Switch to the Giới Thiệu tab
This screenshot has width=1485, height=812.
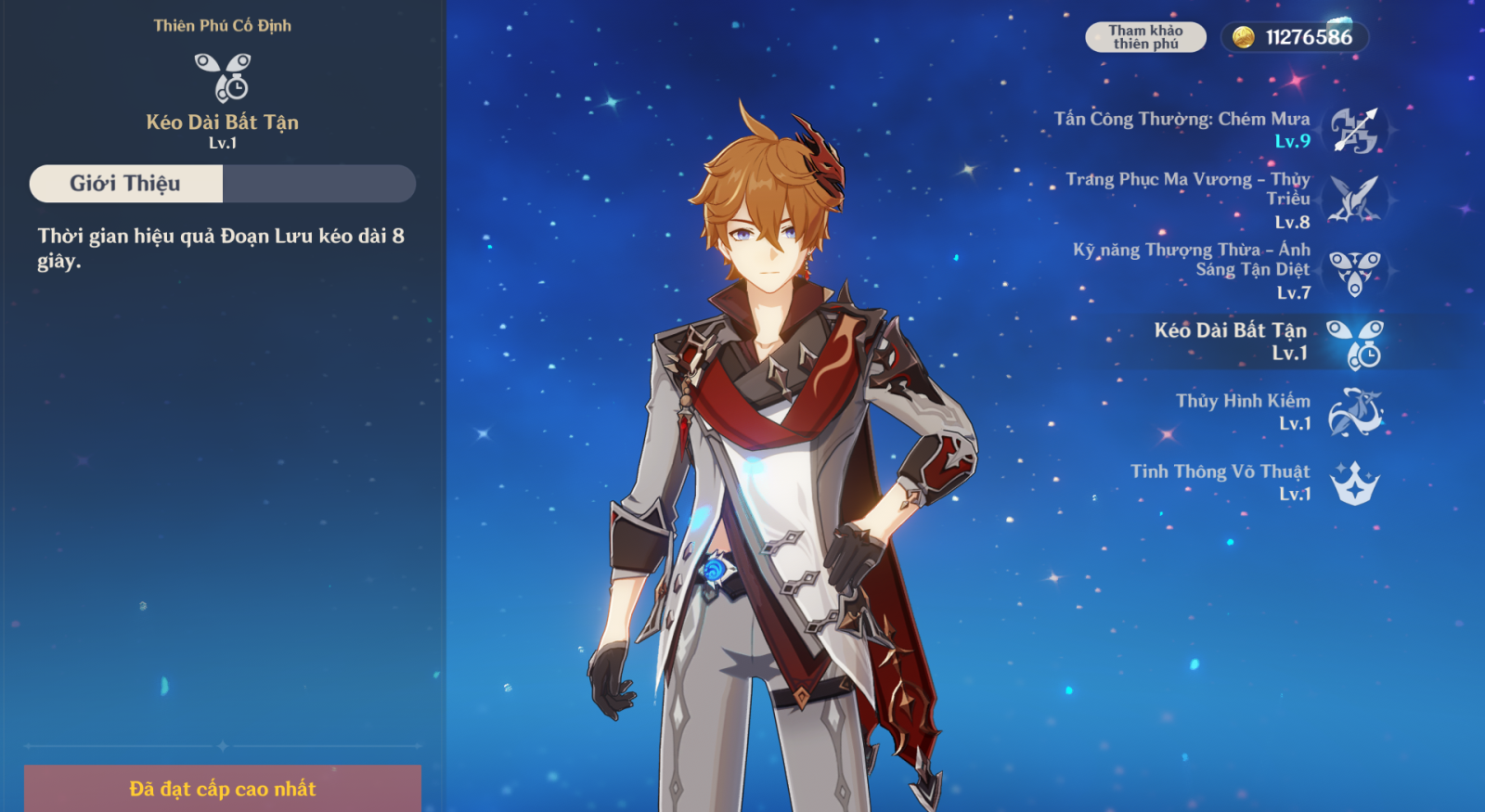pyautogui.click(x=126, y=184)
